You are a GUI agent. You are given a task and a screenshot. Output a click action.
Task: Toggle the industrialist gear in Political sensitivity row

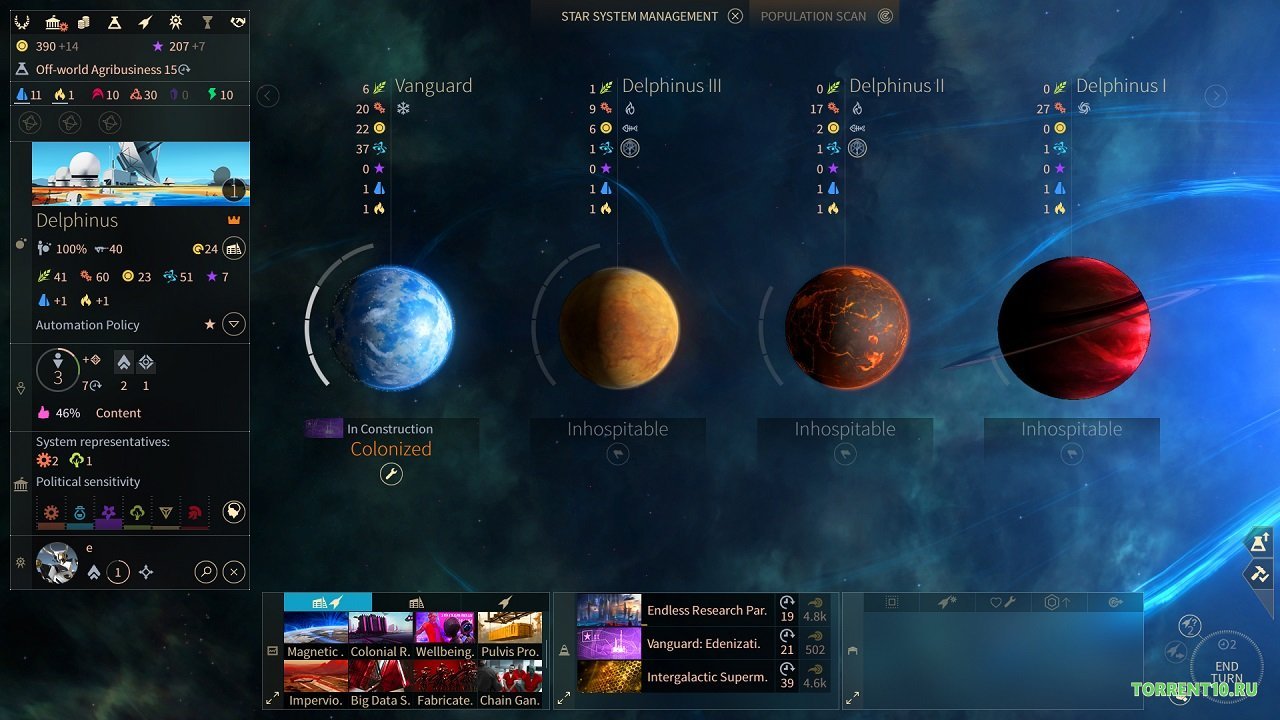(50, 513)
